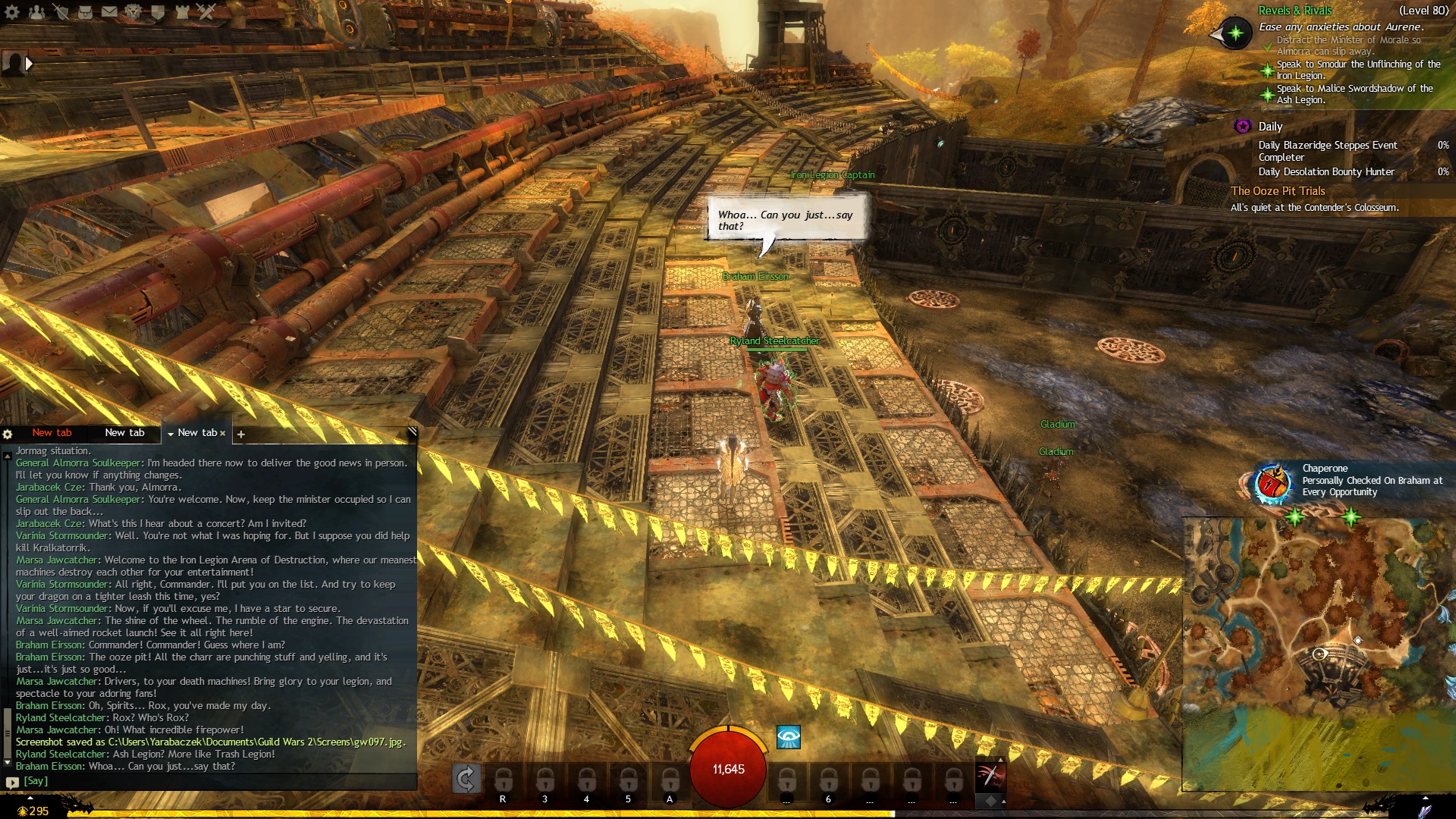Add a new chat tab

(x=241, y=434)
